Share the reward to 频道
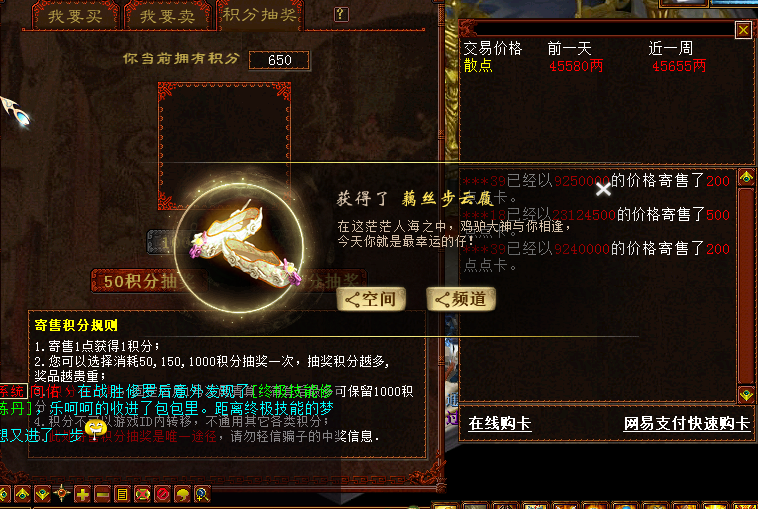Image resolution: width=758 pixels, height=509 pixels. (461, 299)
